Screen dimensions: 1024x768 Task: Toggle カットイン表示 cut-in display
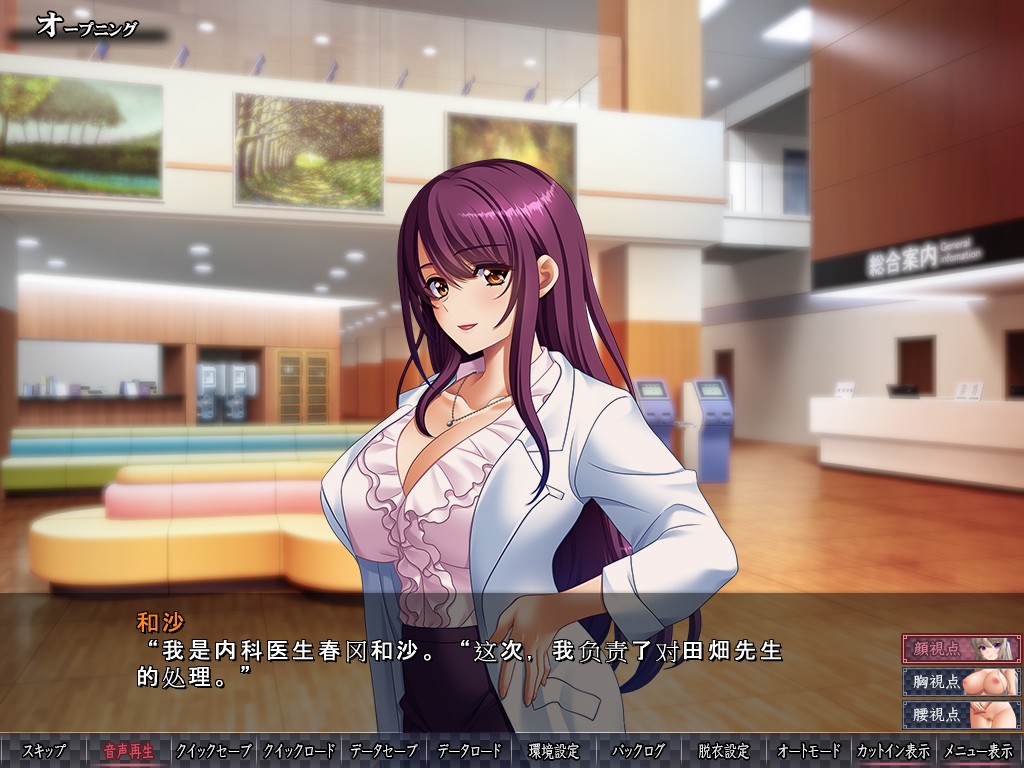click(x=893, y=751)
